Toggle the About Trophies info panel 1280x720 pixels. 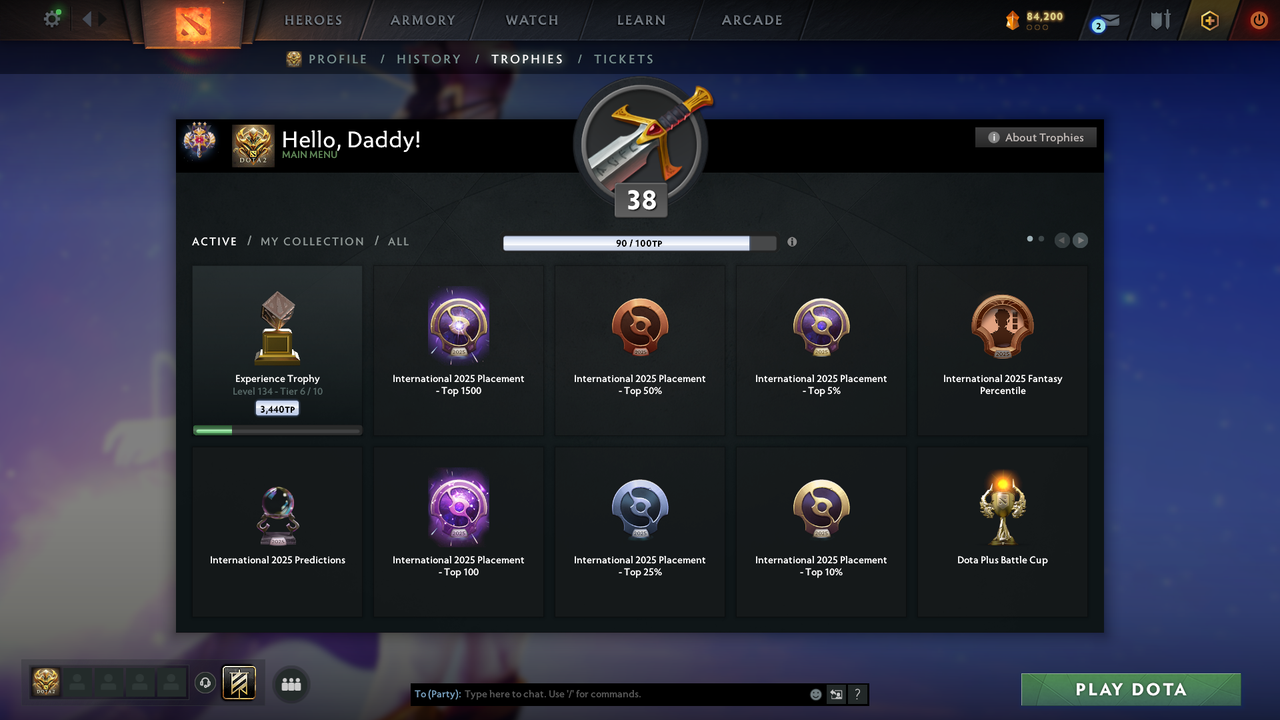click(x=1035, y=137)
